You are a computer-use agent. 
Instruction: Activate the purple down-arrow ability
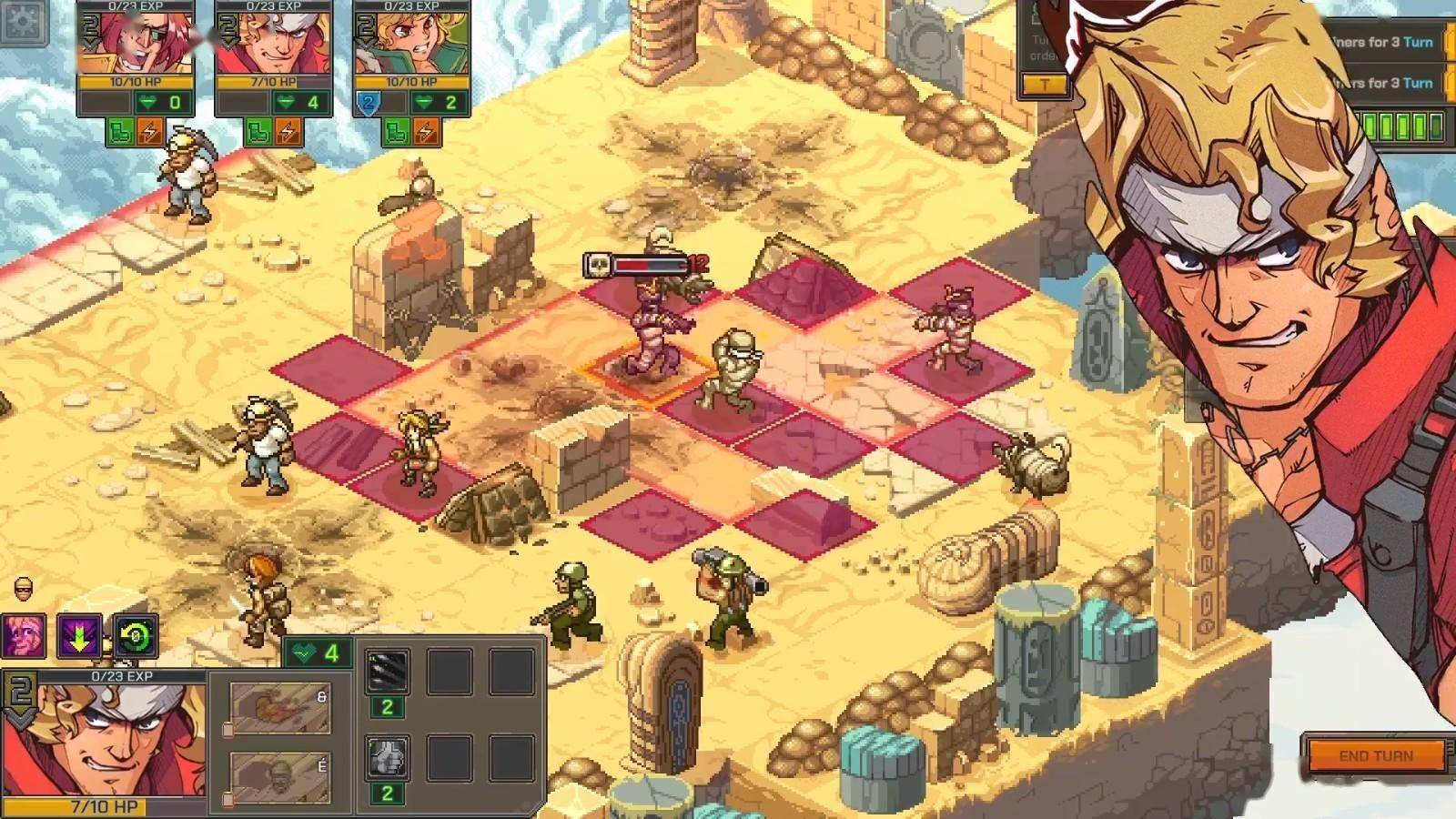tap(80, 635)
